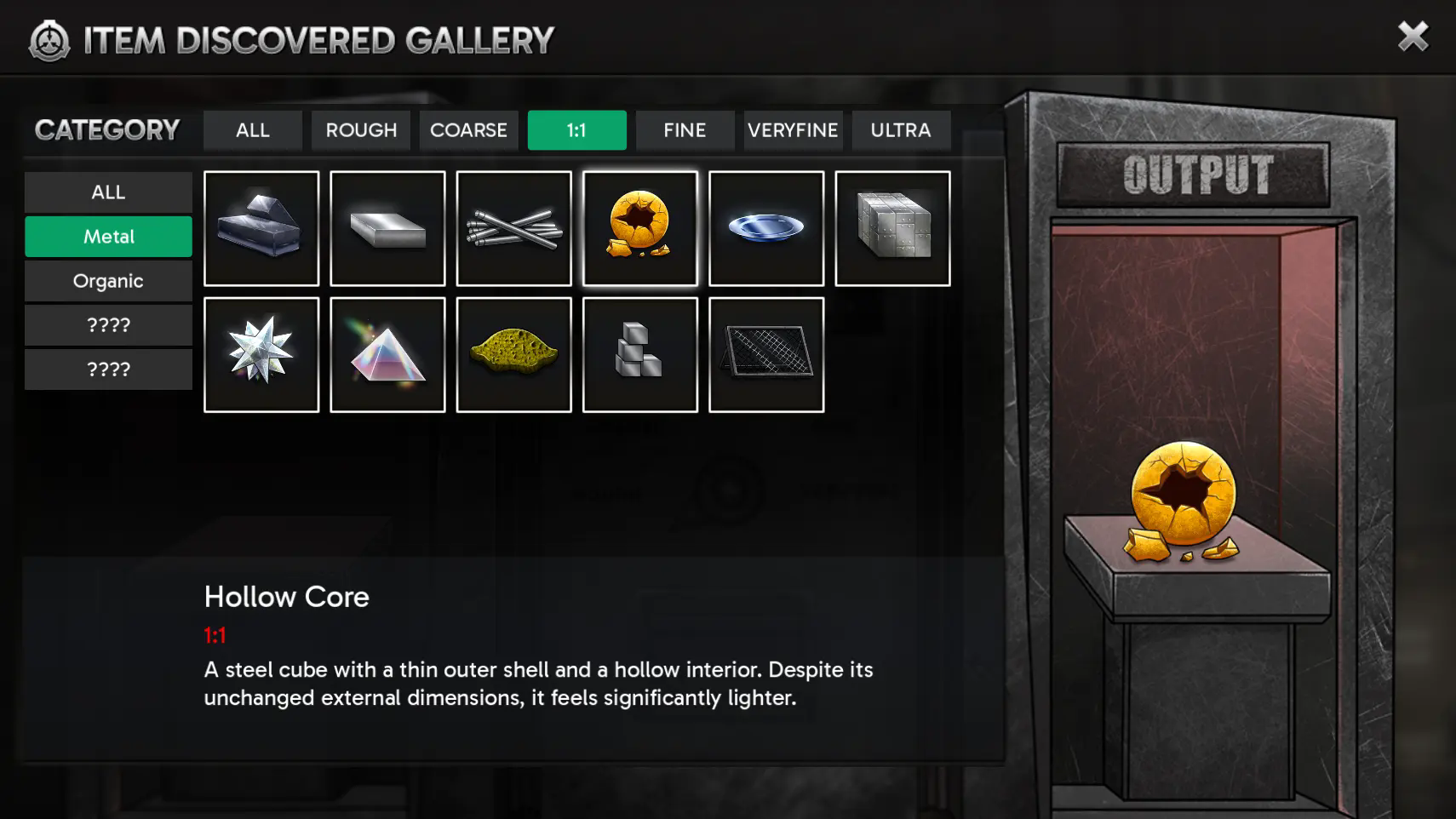Select the ALL material filter in sidebar
The width and height of the screenshot is (1456, 819).
click(108, 192)
